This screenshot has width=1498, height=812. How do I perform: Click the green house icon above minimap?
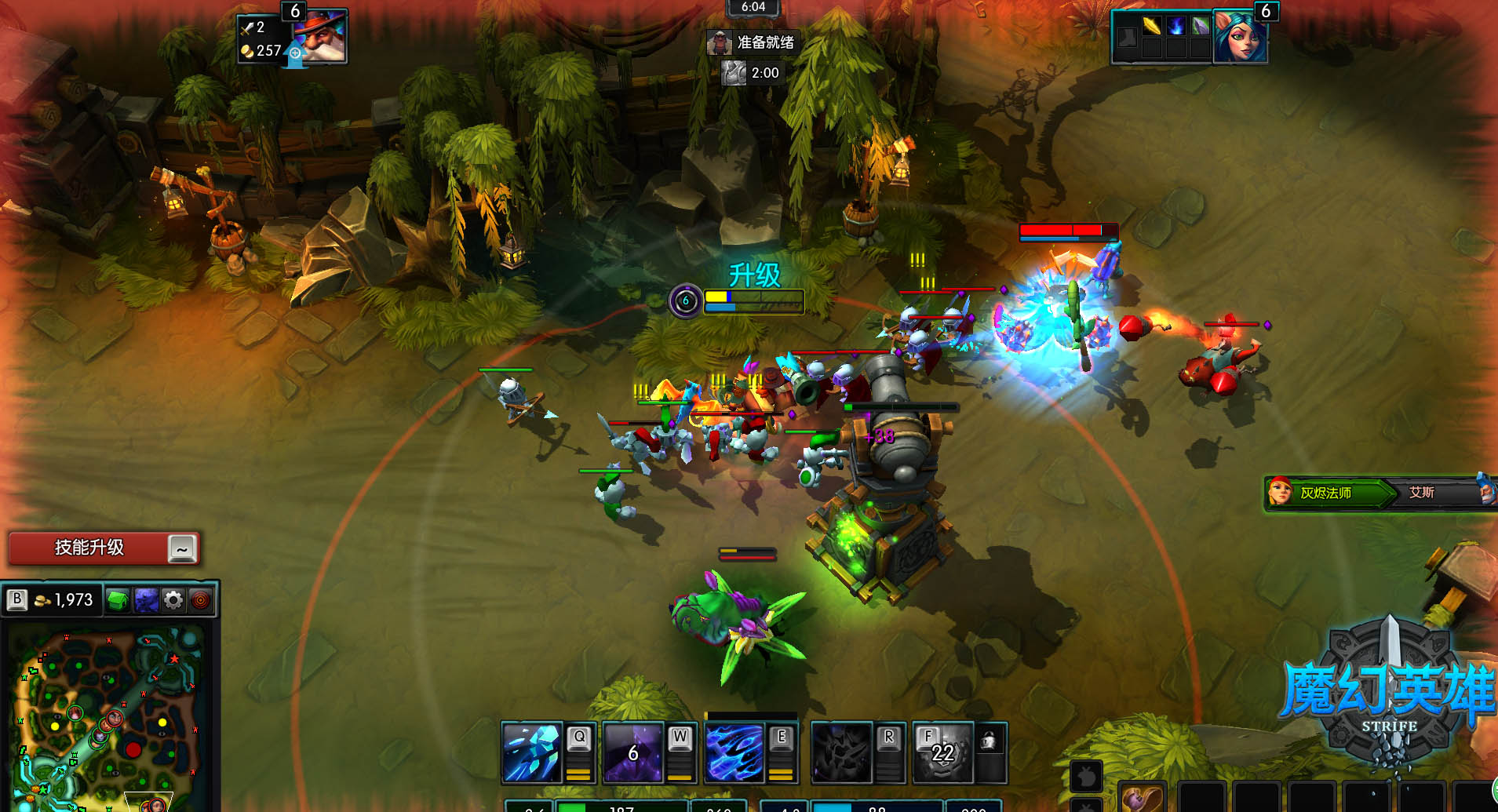coord(118,601)
